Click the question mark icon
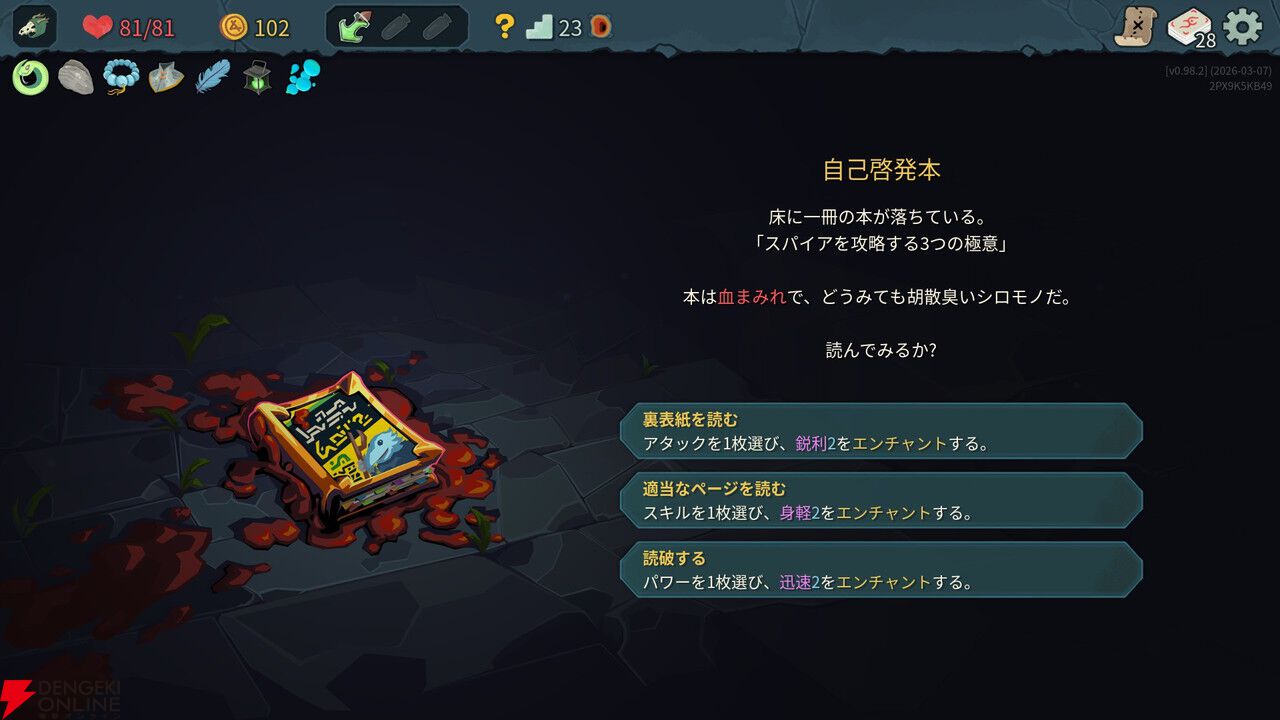The height and width of the screenshot is (720, 1280). click(505, 25)
